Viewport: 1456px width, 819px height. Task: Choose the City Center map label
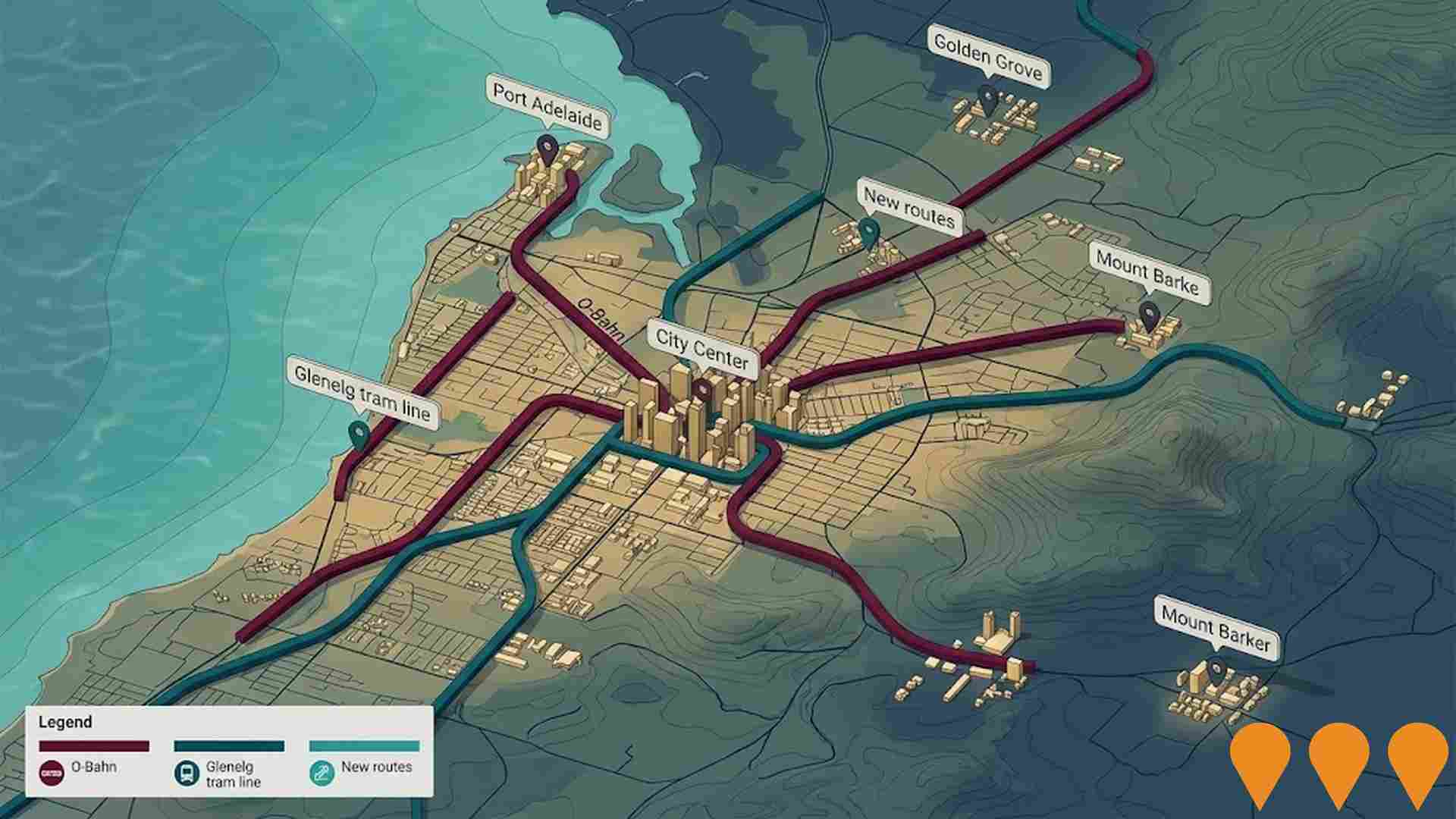click(x=701, y=349)
